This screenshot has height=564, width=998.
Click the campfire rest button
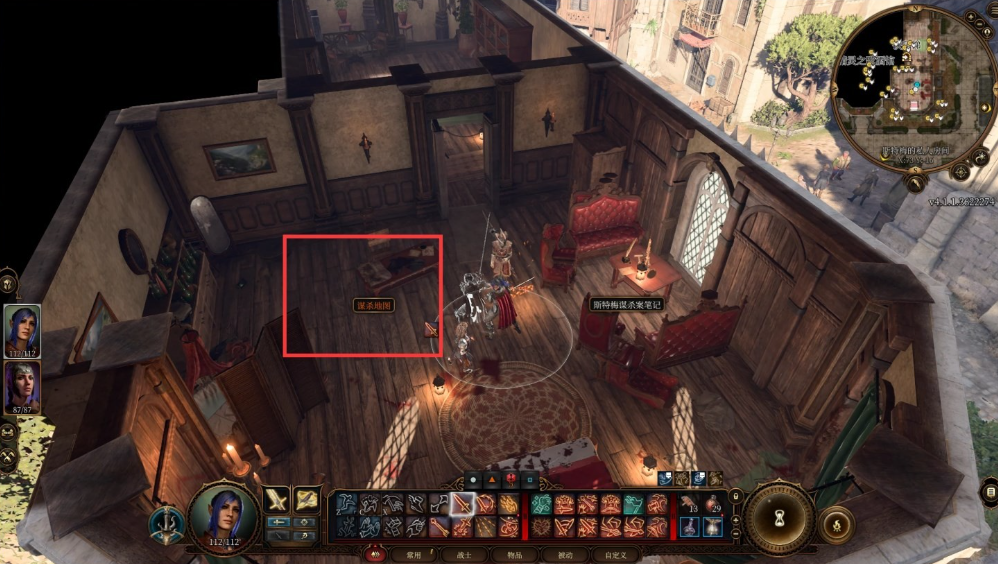(836, 522)
